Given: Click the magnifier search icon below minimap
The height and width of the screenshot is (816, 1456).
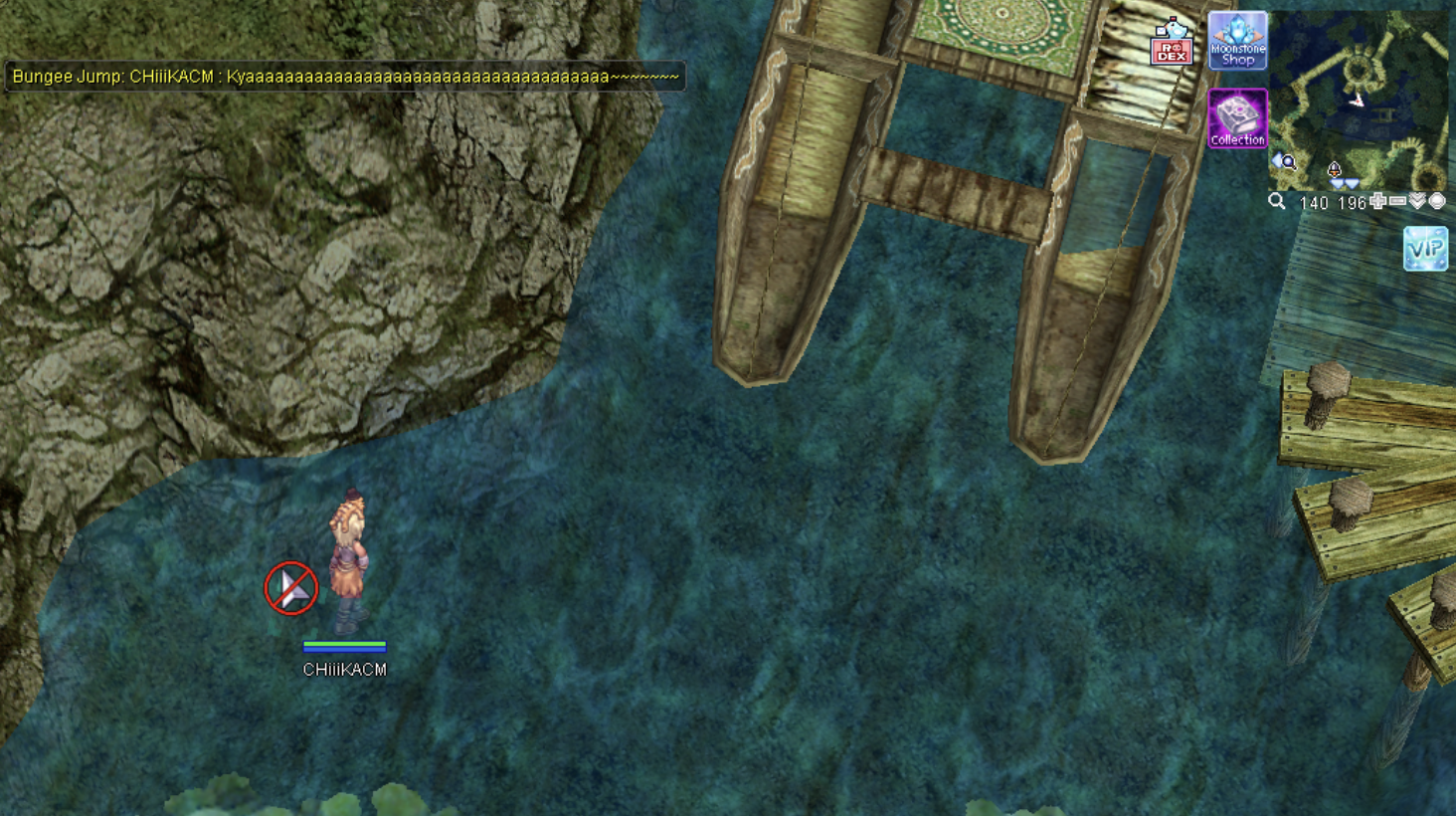Looking at the screenshot, I should [x=1277, y=202].
